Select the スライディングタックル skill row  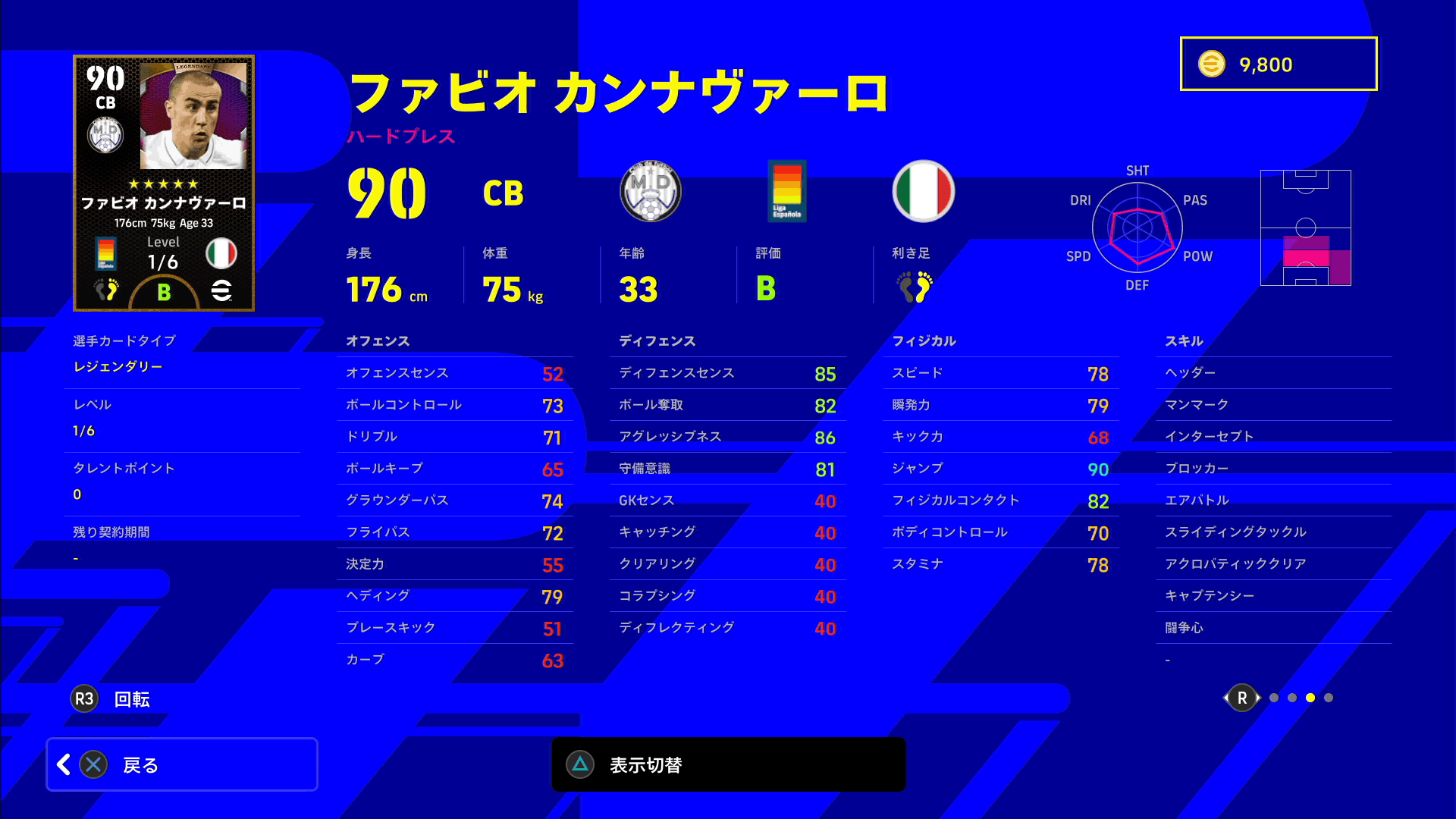[x=1272, y=532]
